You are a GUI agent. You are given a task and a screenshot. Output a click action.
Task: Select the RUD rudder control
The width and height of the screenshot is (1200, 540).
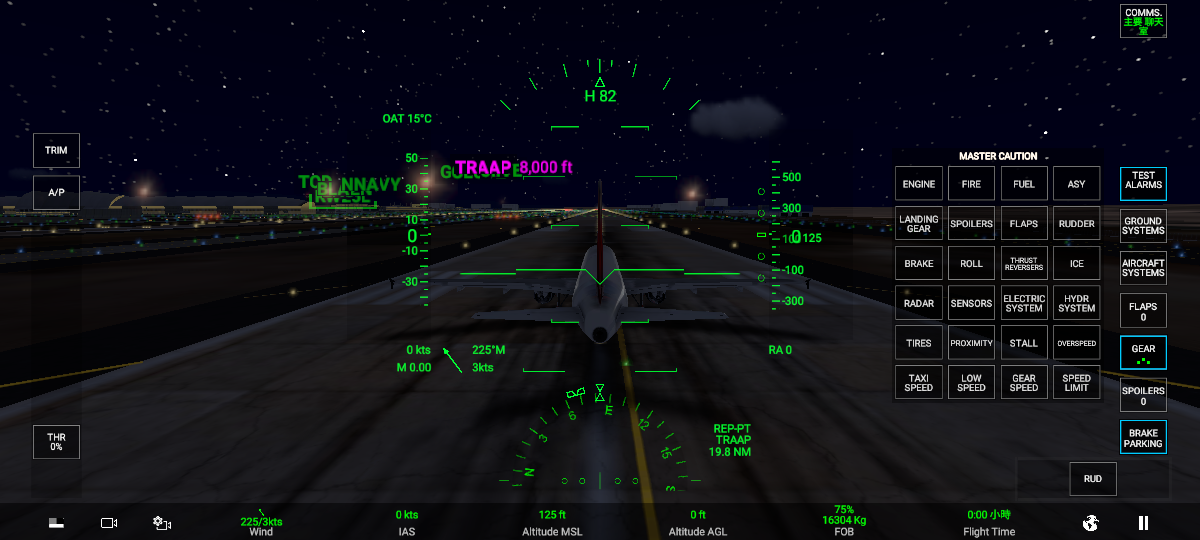[1092, 479]
